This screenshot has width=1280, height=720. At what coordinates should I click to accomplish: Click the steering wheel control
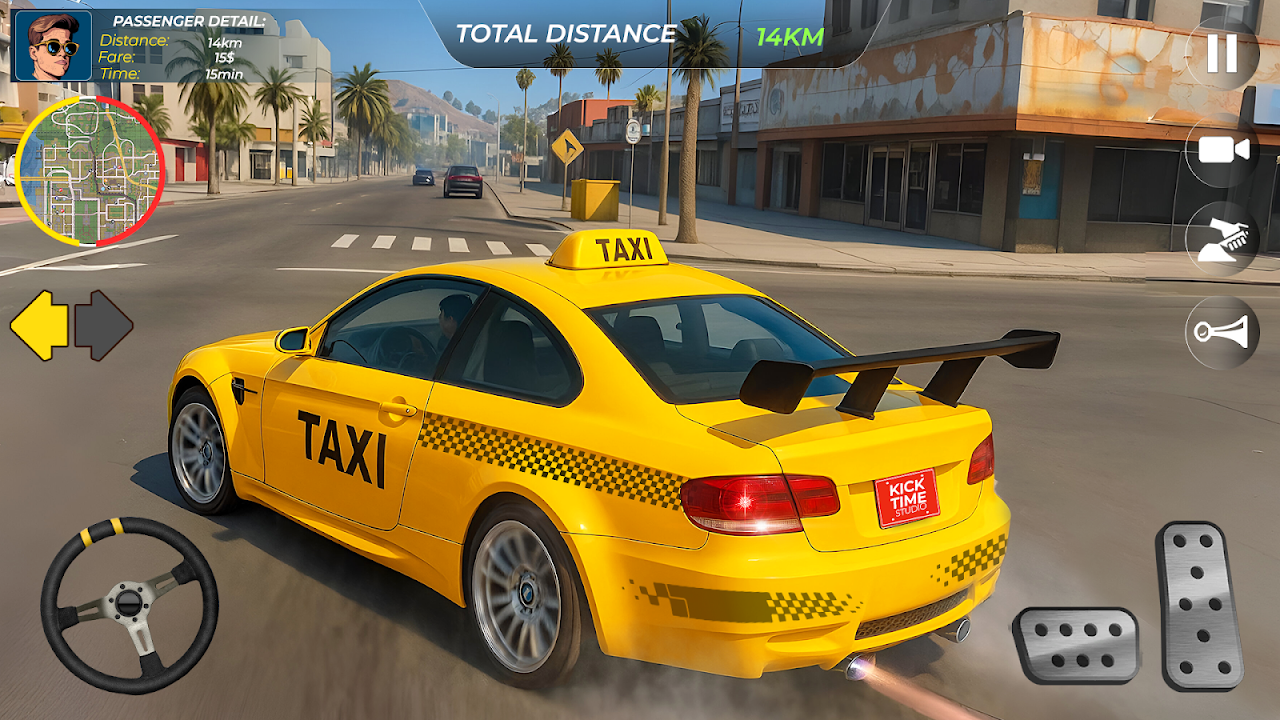[129, 605]
